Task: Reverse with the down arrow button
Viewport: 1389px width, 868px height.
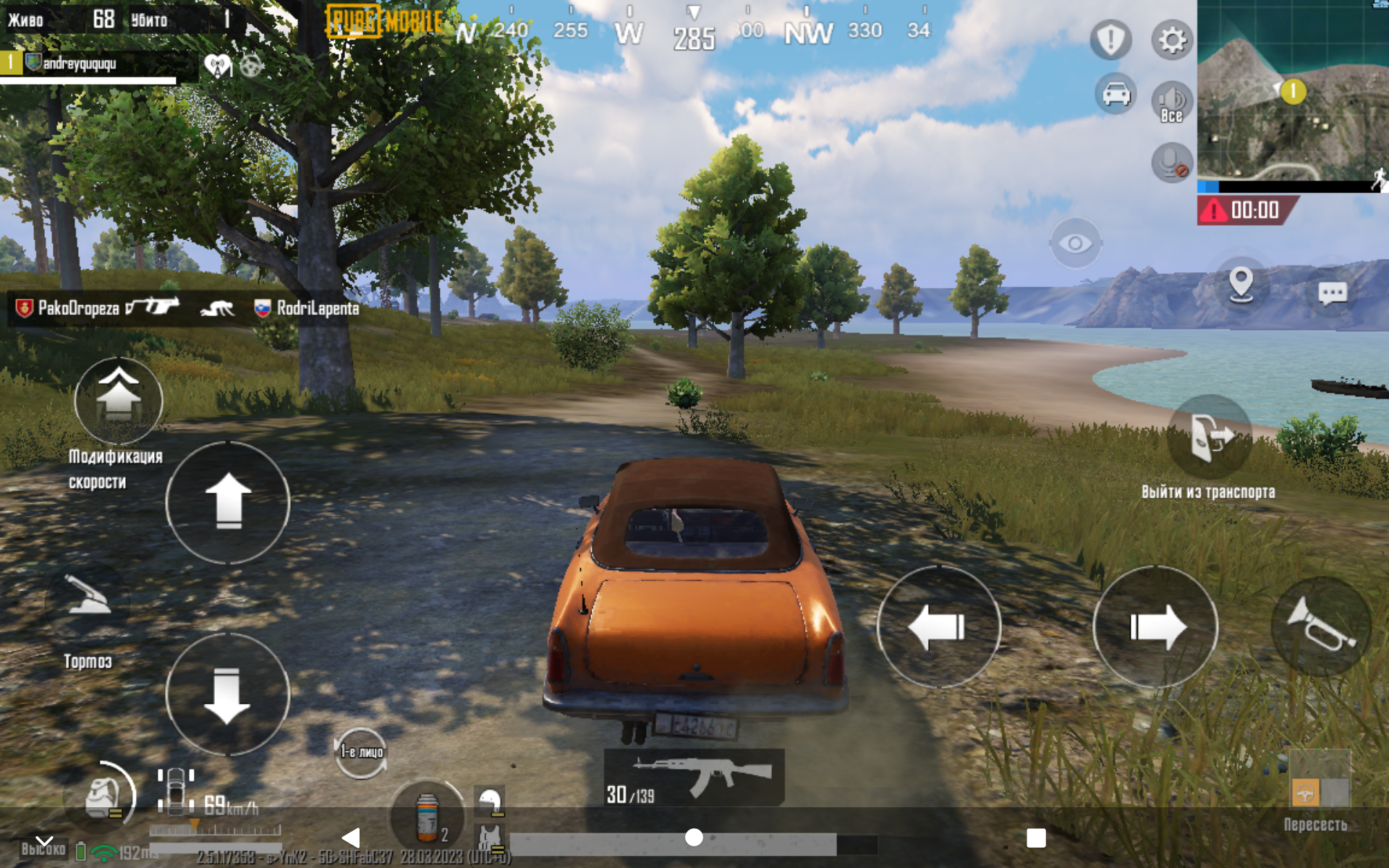Action: (x=228, y=694)
